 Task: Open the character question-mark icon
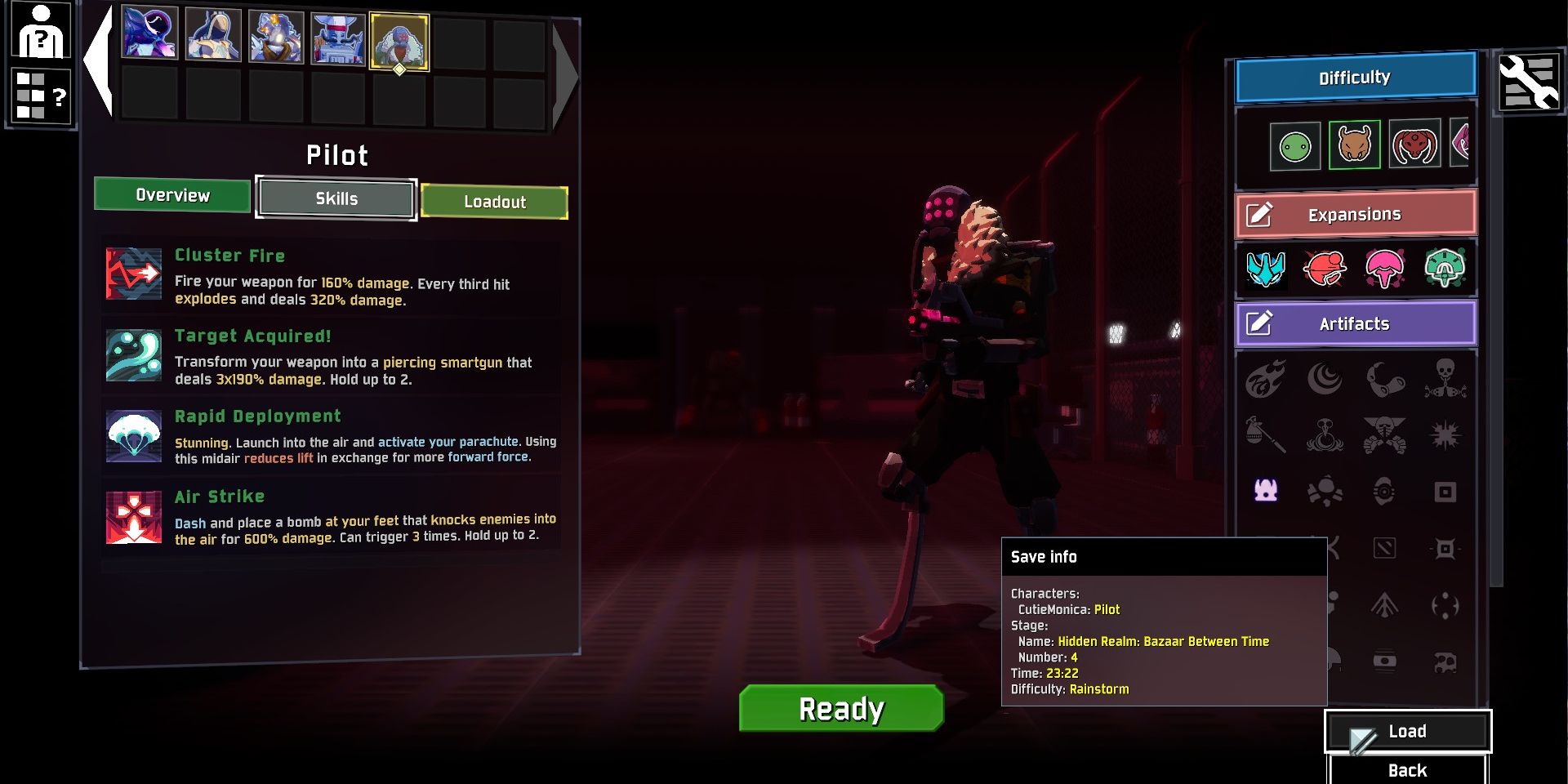pyautogui.click(x=40, y=31)
